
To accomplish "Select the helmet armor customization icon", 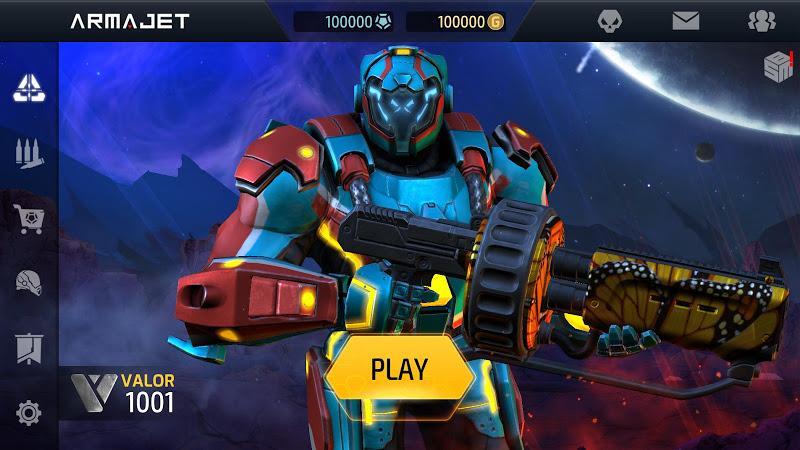I will pos(28,283).
